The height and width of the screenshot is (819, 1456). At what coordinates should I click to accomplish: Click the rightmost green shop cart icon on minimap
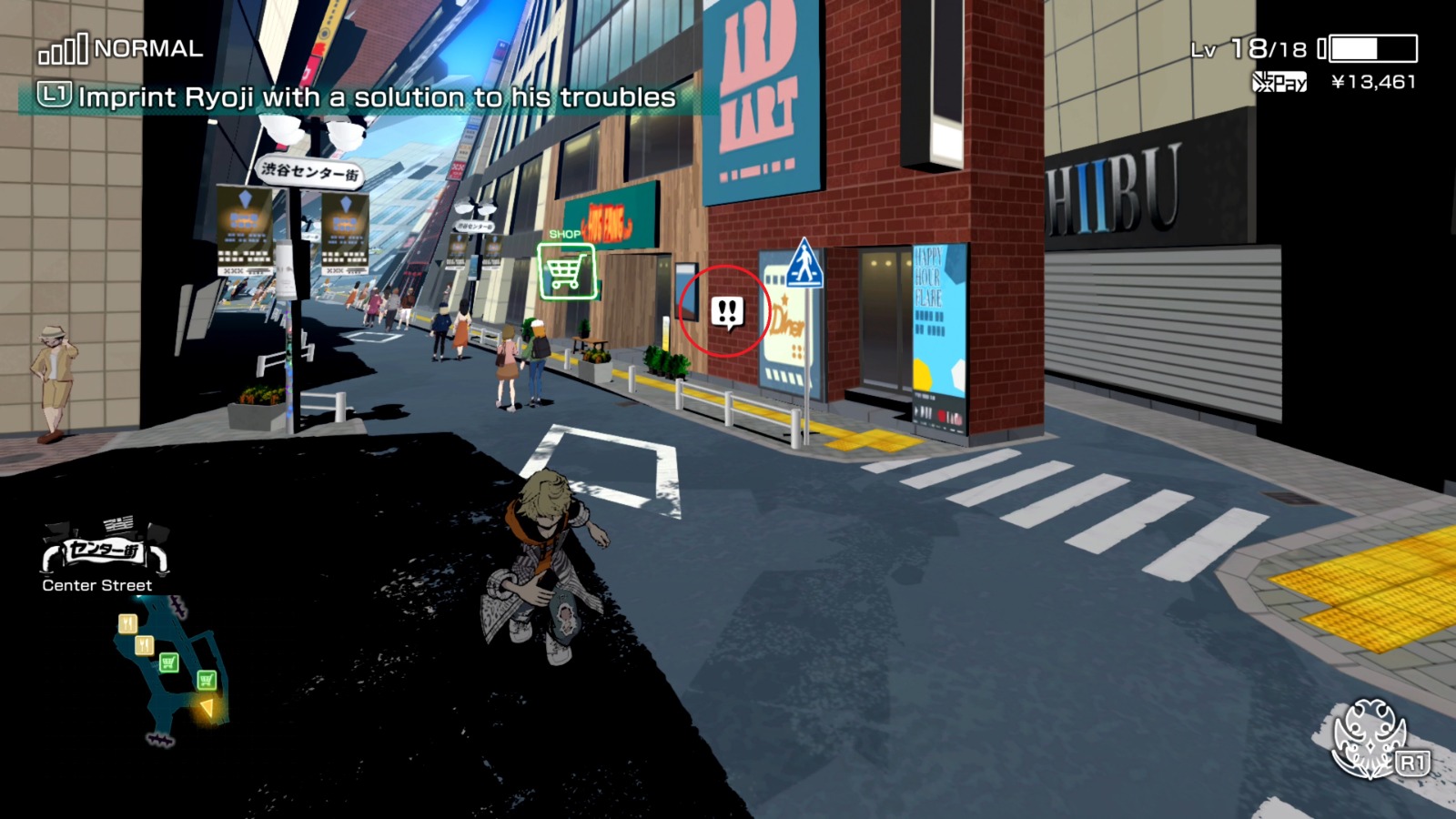point(206,681)
